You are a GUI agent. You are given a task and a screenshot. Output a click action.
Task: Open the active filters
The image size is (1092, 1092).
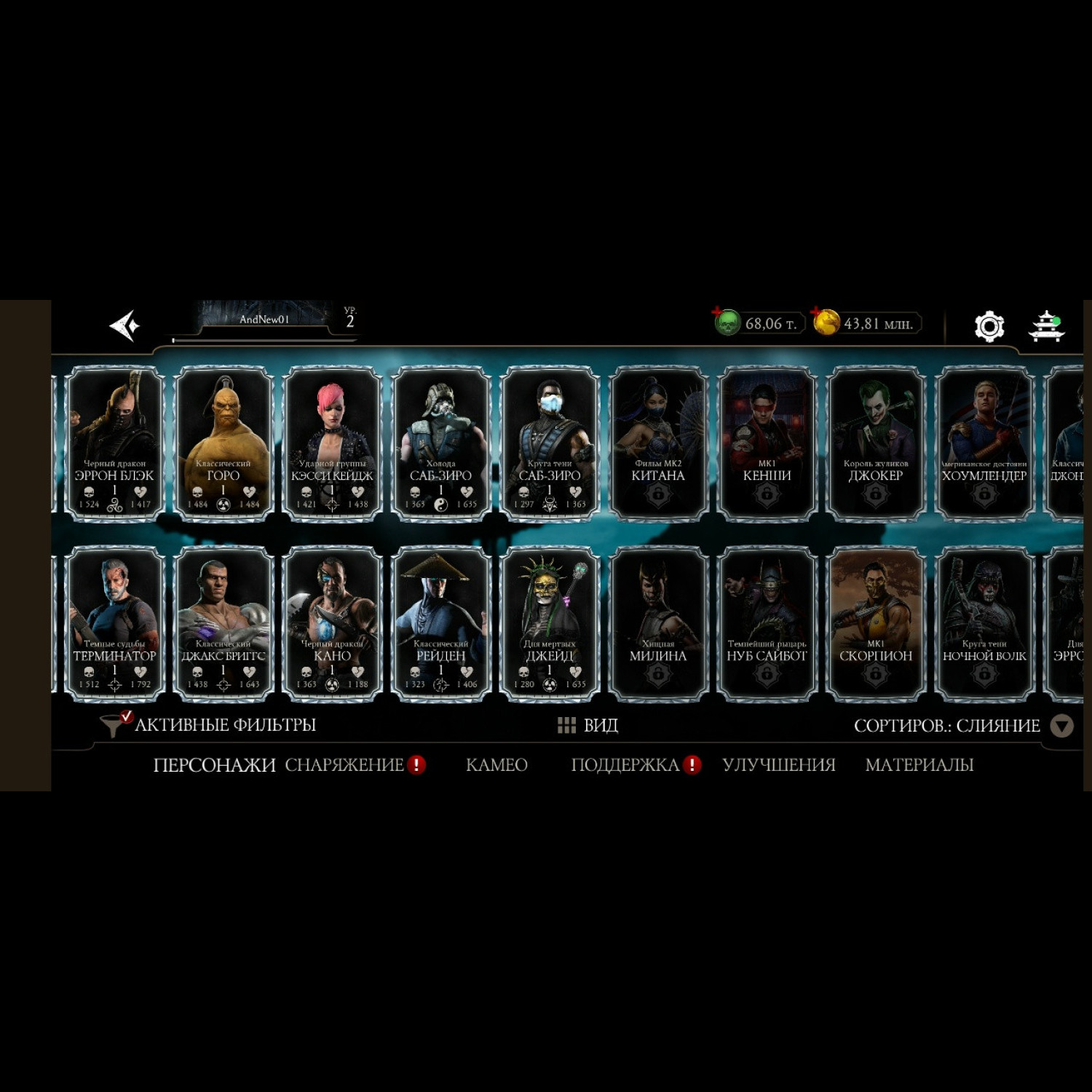[210, 725]
